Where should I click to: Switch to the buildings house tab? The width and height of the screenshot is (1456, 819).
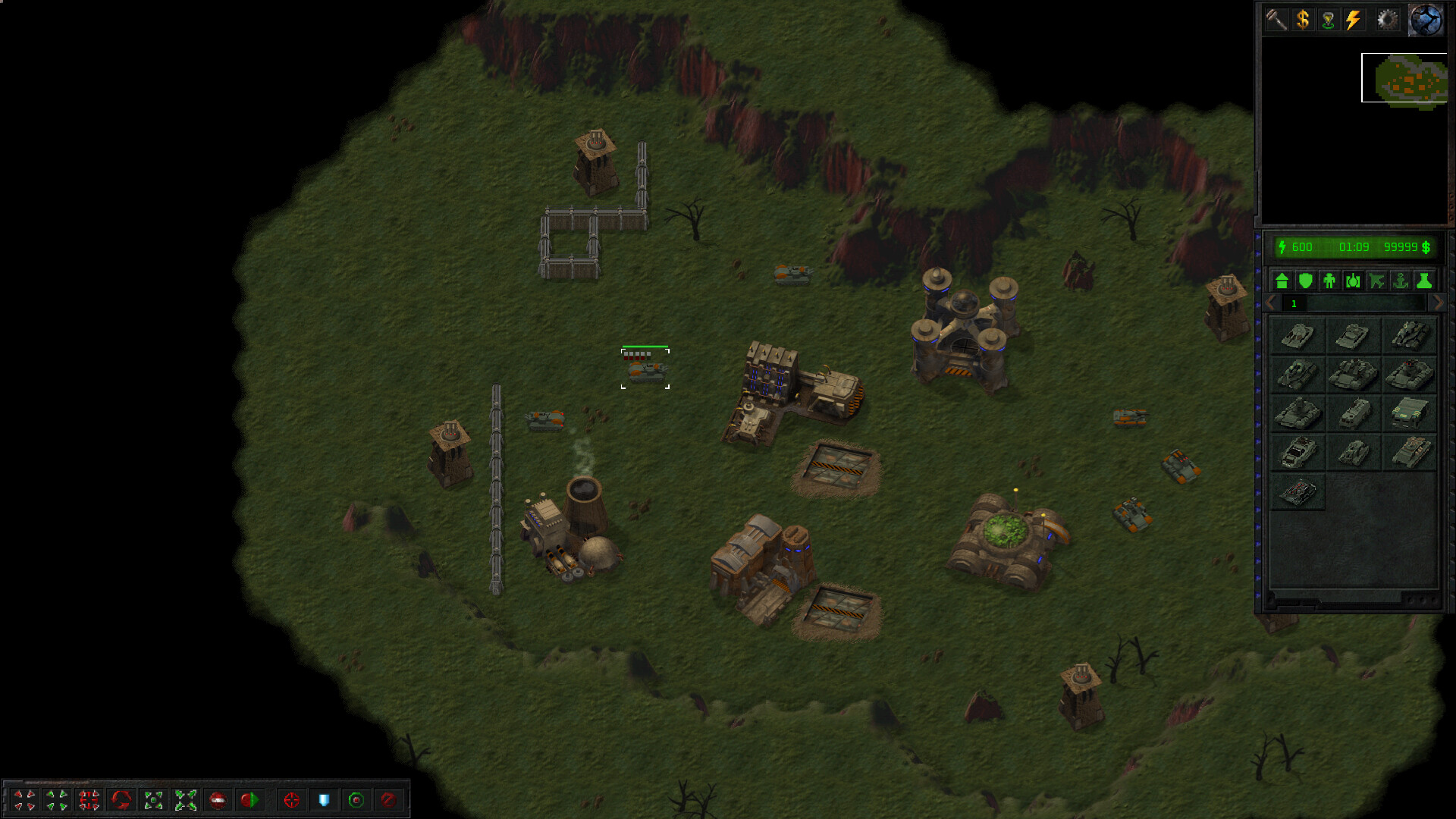(x=1282, y=281)
